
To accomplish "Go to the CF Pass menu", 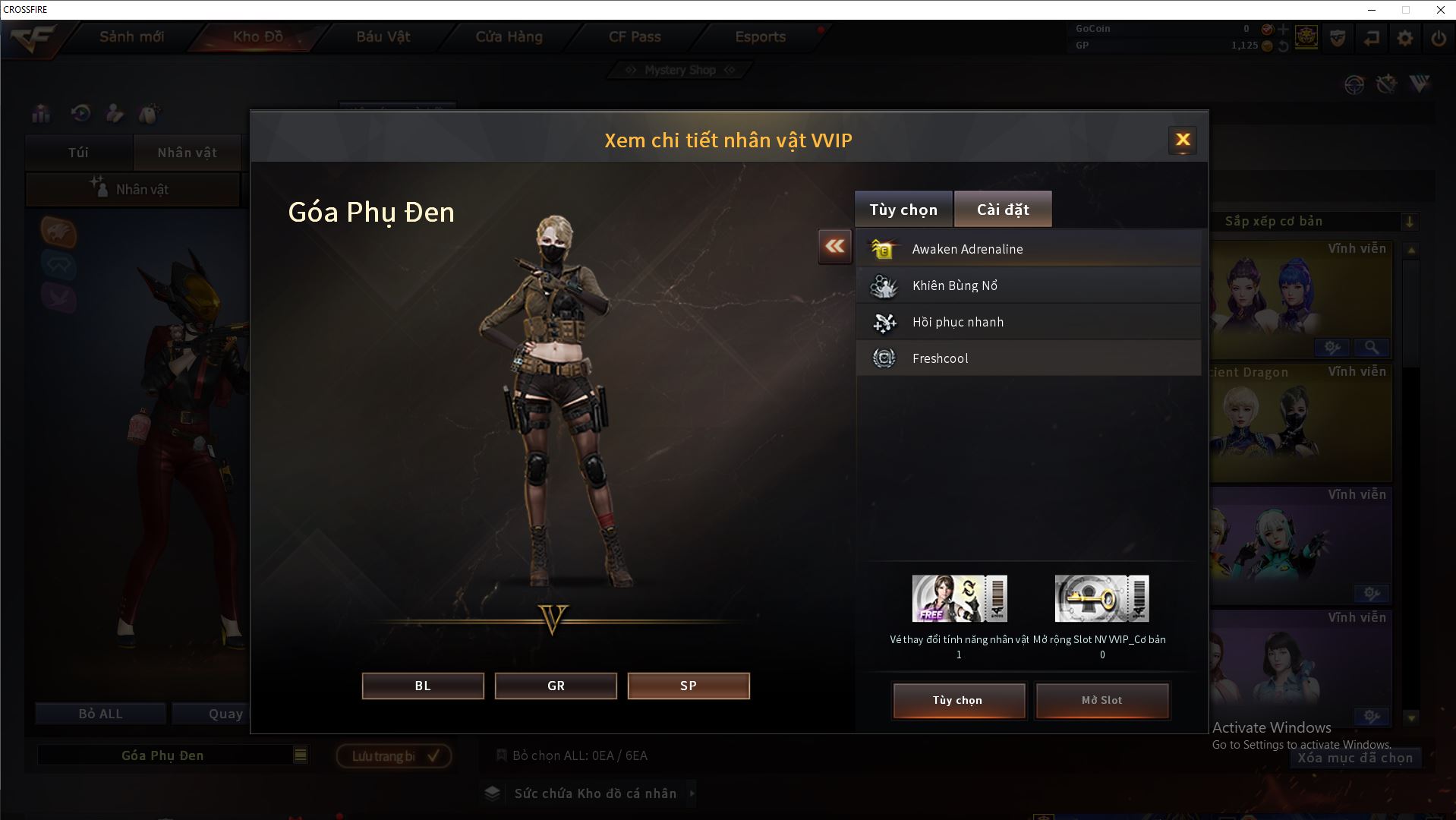I will [x=635, y=36].
